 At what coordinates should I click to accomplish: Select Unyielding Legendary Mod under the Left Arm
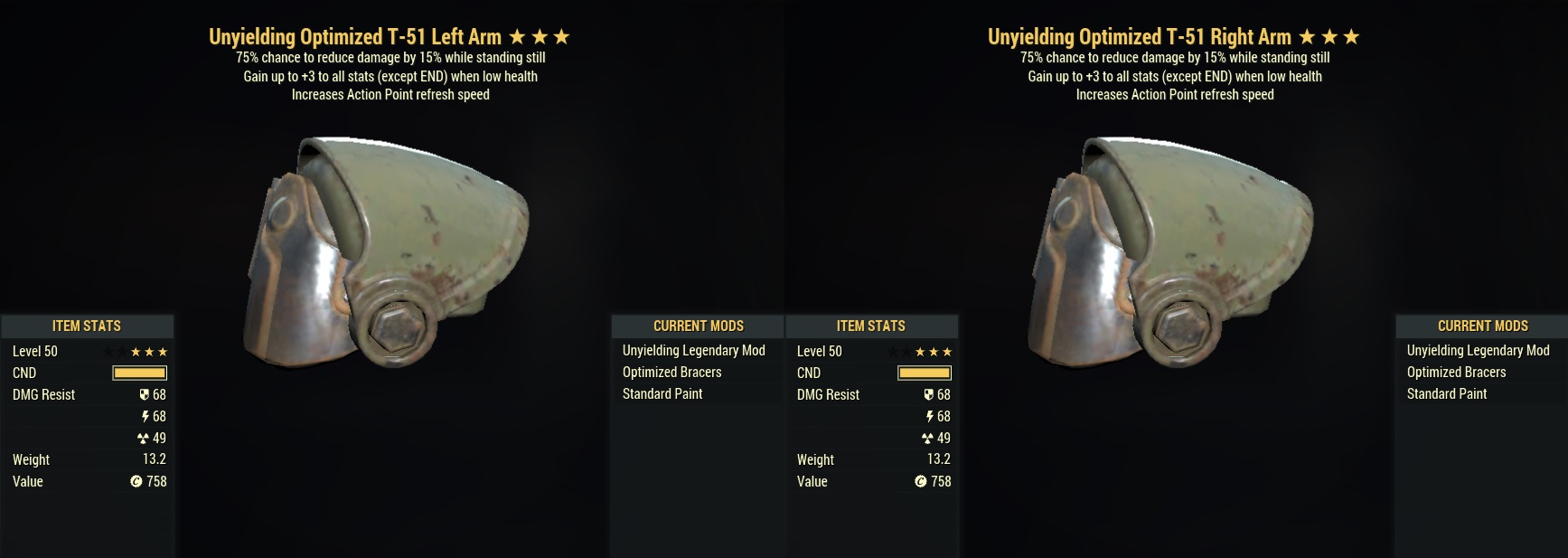pyautogui.click(x=693, y=351)
